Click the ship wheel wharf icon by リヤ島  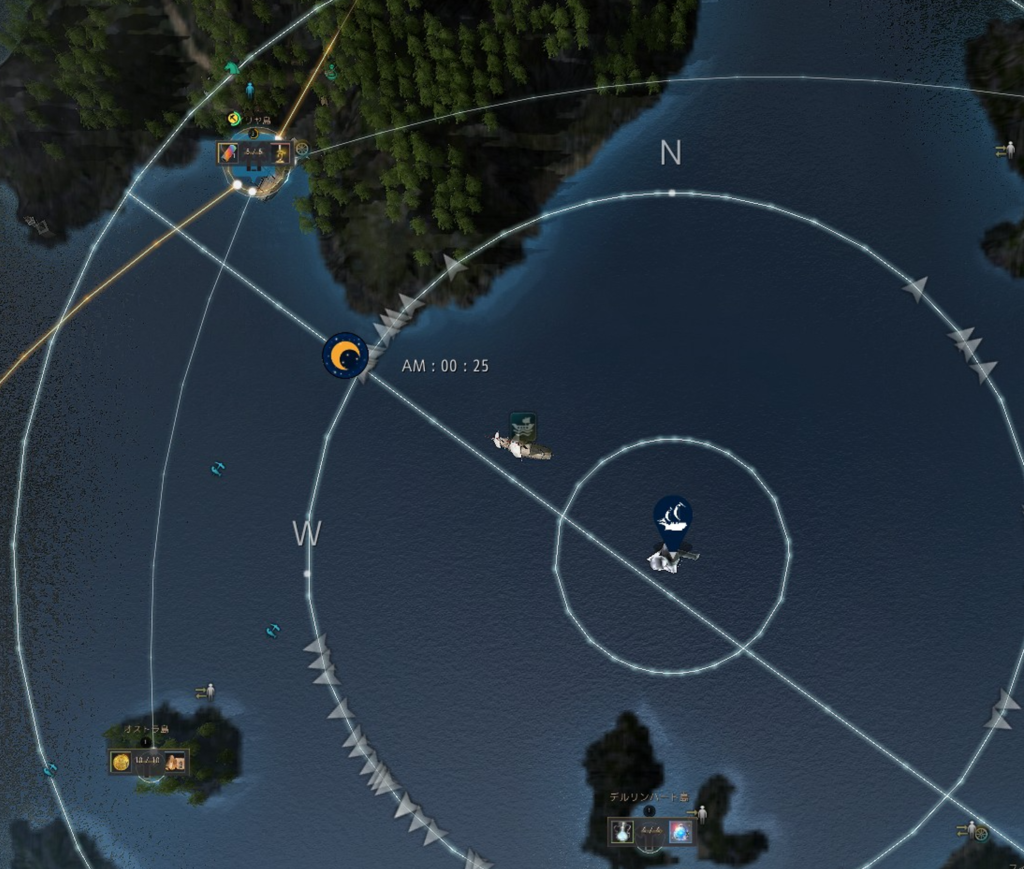[301, 148]
